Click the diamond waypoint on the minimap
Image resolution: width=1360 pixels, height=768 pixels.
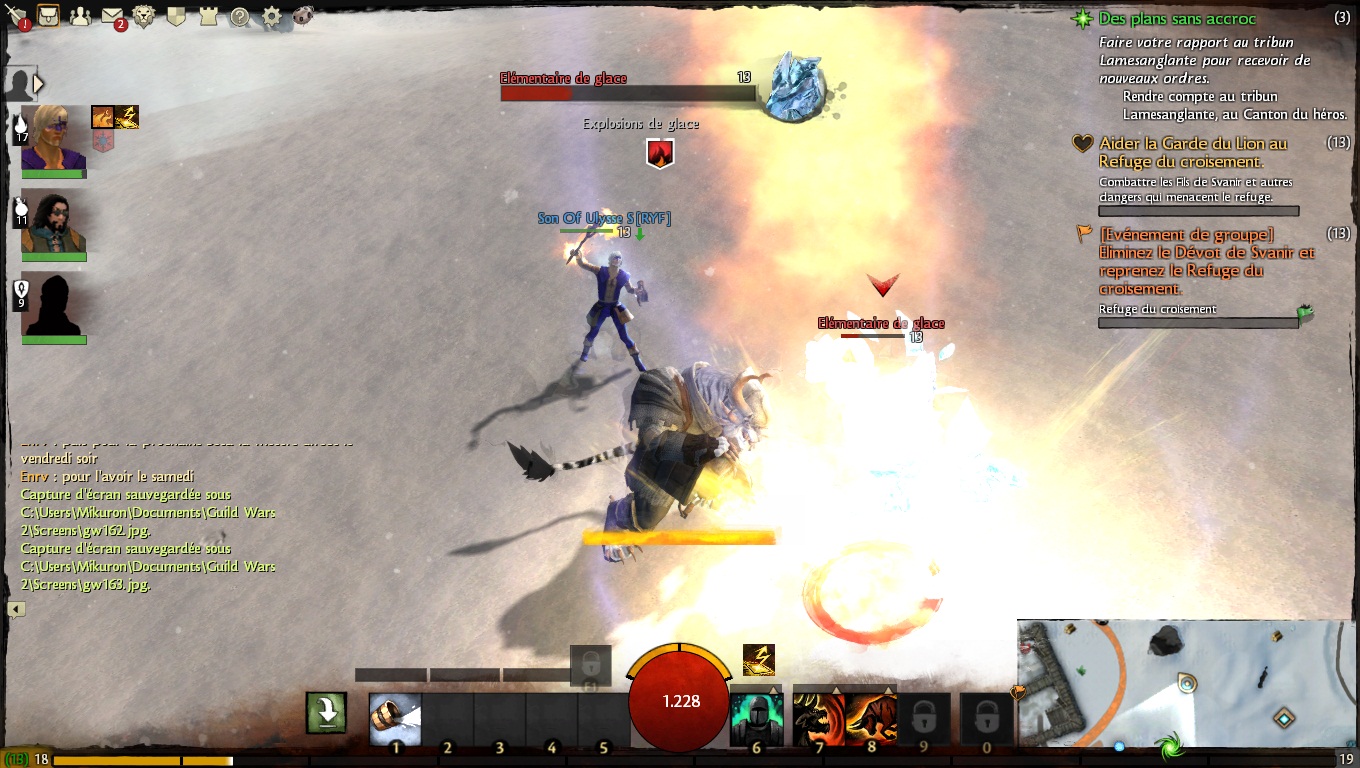(1284, 717)
